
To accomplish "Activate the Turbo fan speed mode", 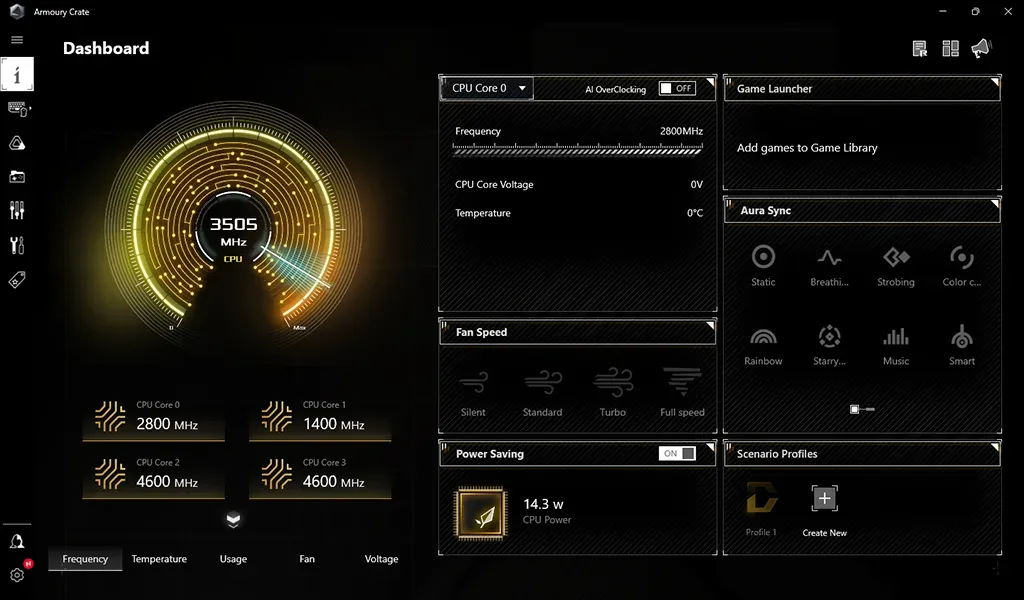I will tap(612, 391).
